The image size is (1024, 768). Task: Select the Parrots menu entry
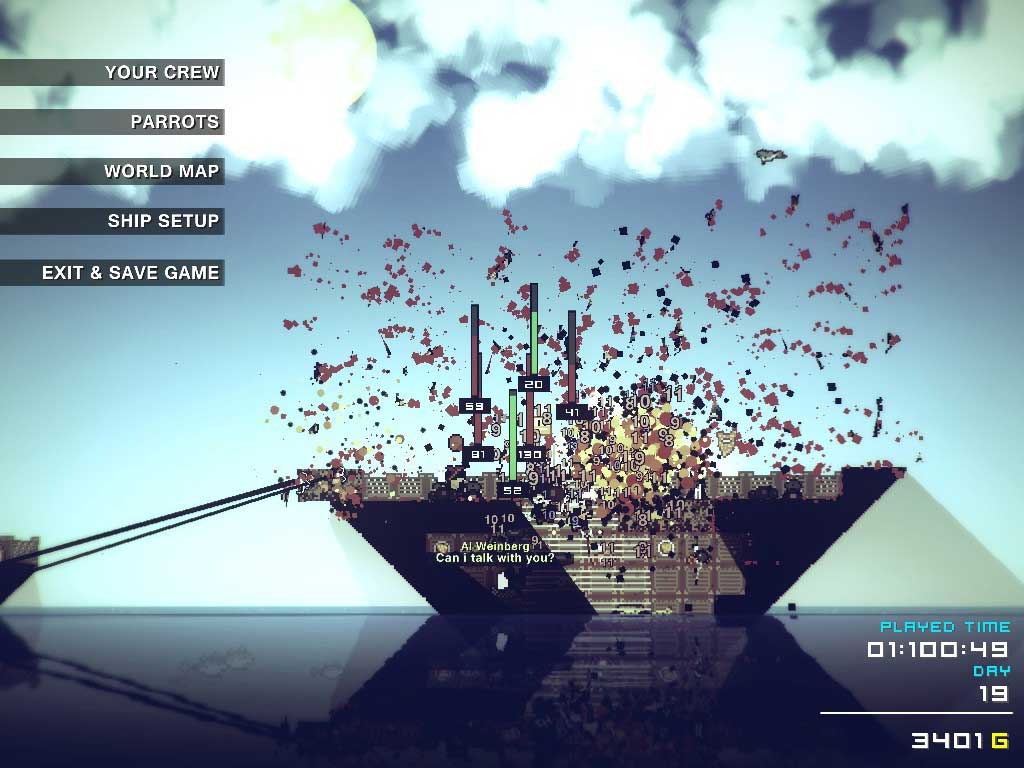coord(174,122)
